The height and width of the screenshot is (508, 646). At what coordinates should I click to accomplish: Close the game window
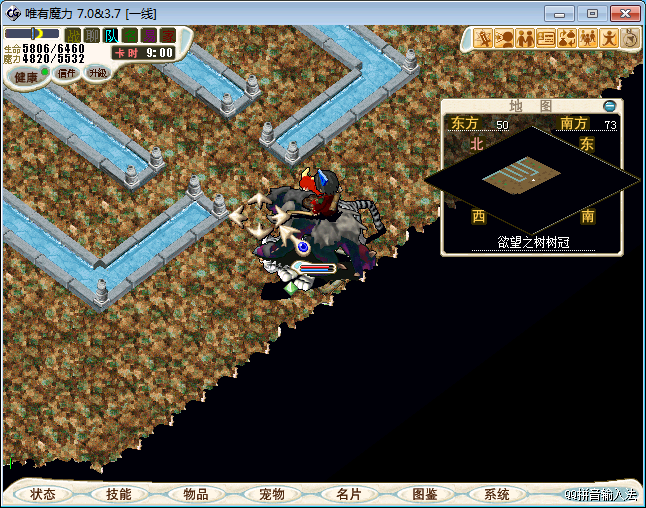click(x=623, y=13)
